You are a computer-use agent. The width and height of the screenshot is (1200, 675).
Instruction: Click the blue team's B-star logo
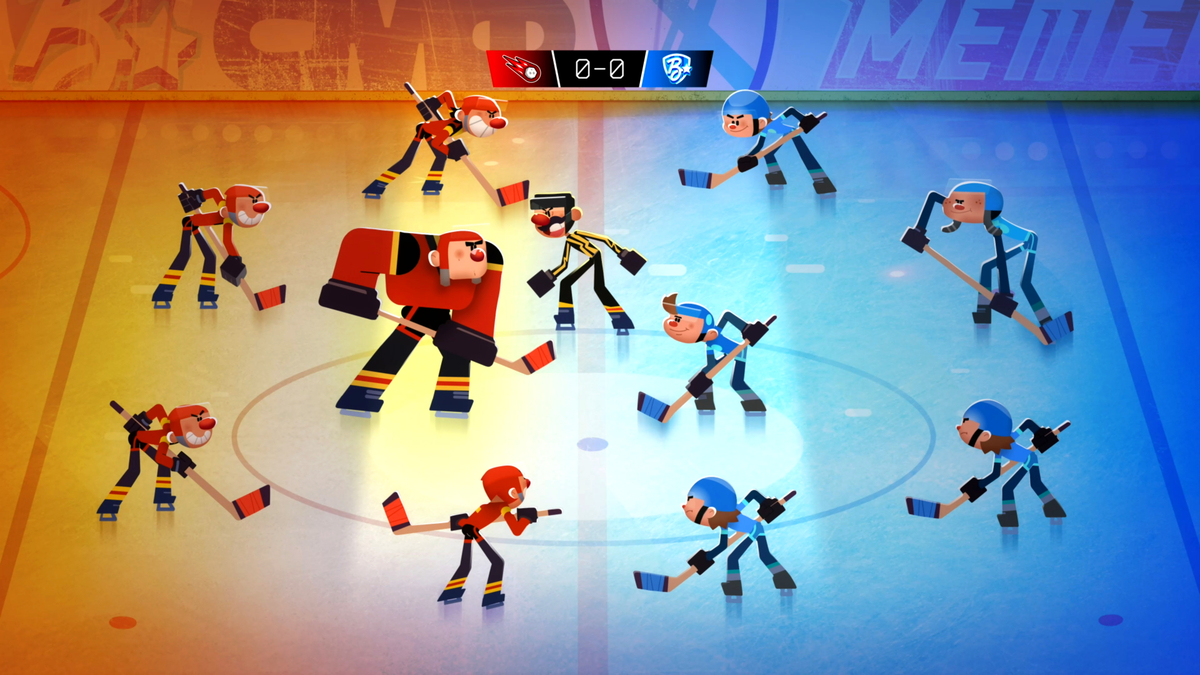point(678,69)
